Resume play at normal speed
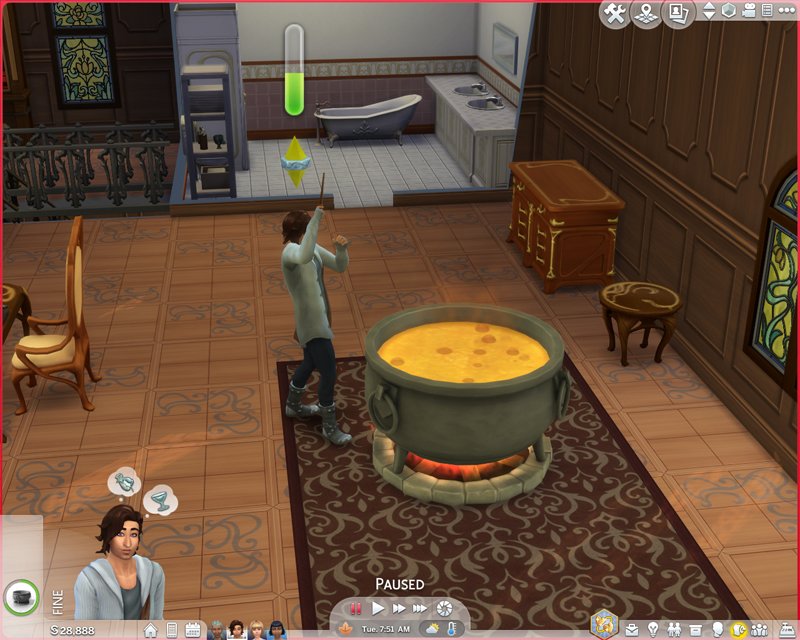This screenshot has width=800, height=640. point(378,607)
